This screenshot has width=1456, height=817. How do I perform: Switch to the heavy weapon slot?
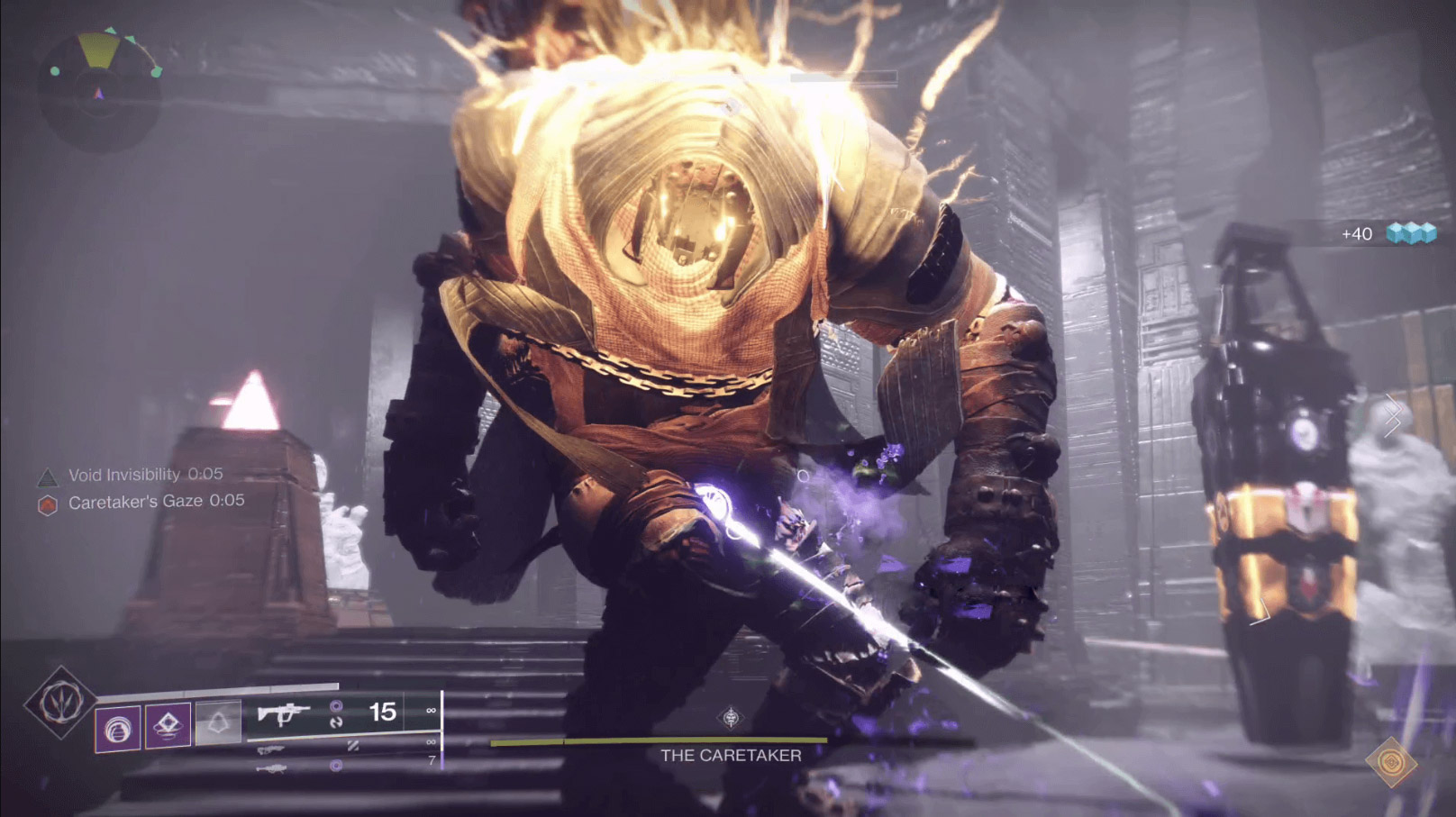coord(270,768)
